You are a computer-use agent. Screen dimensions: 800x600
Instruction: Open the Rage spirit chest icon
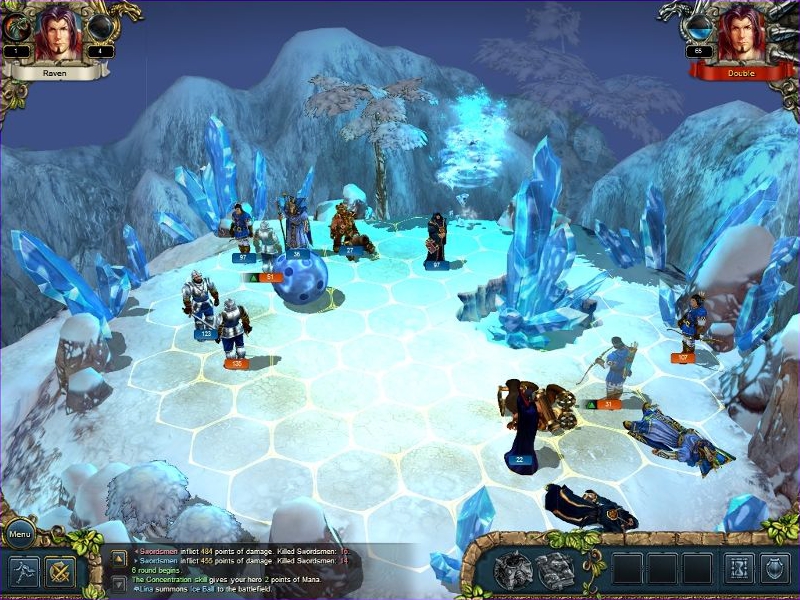point(512,569)
